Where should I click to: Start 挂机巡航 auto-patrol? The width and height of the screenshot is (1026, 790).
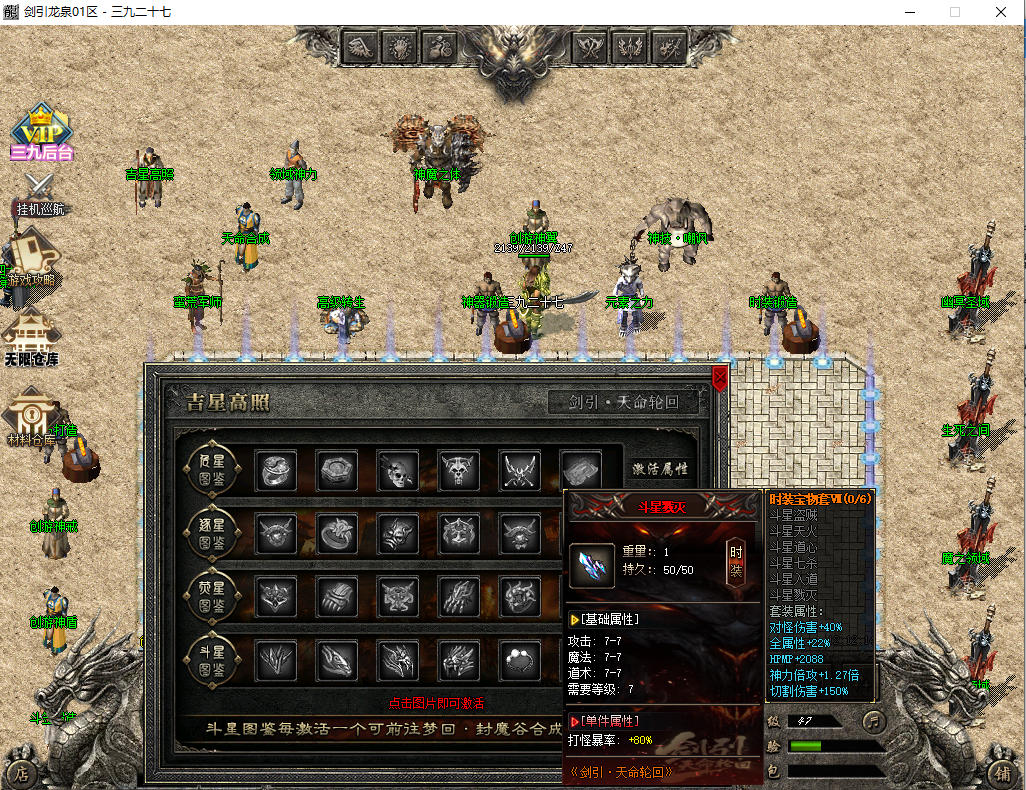[x=40, y=195]
